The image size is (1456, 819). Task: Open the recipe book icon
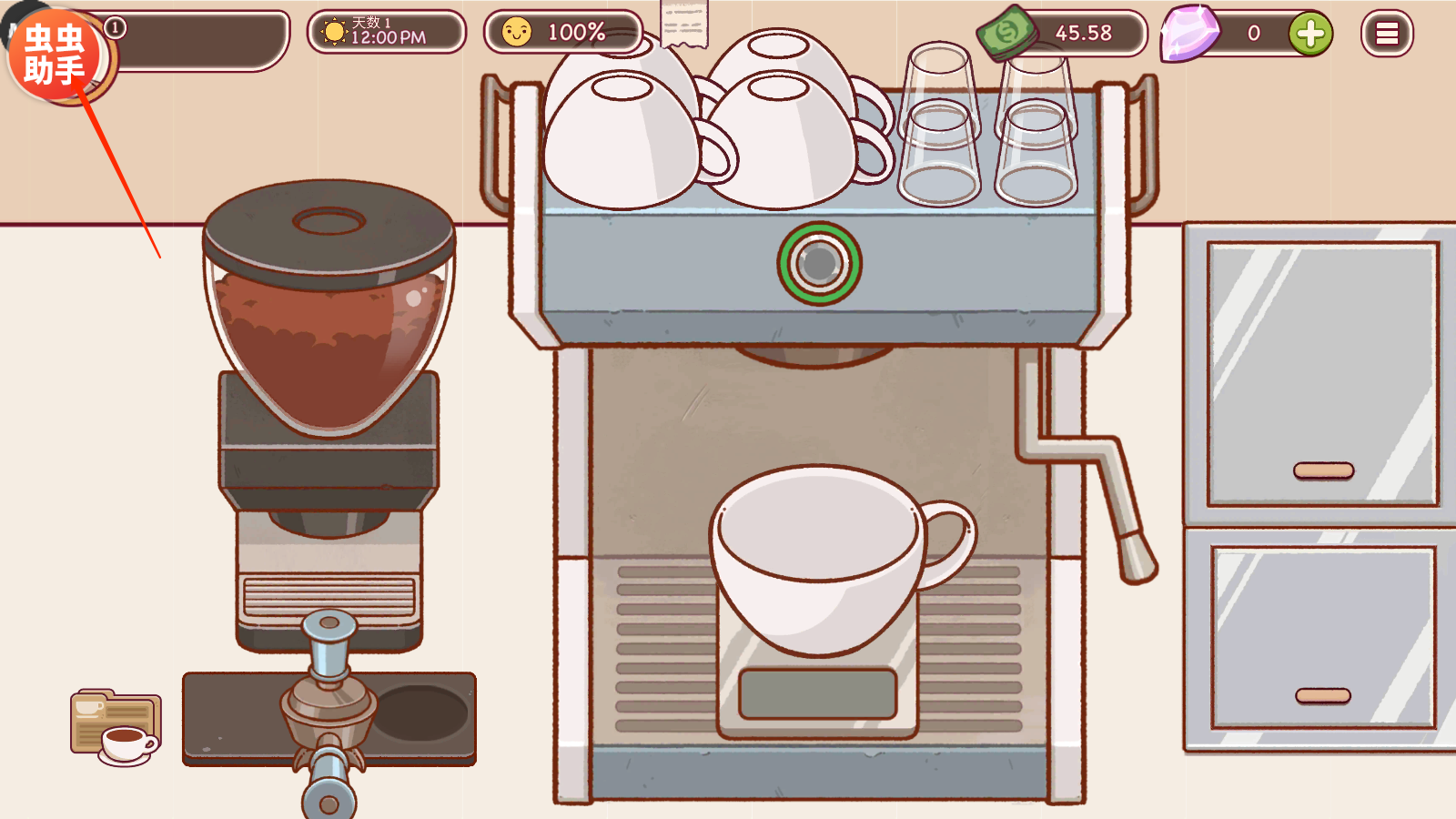point(116,727)
